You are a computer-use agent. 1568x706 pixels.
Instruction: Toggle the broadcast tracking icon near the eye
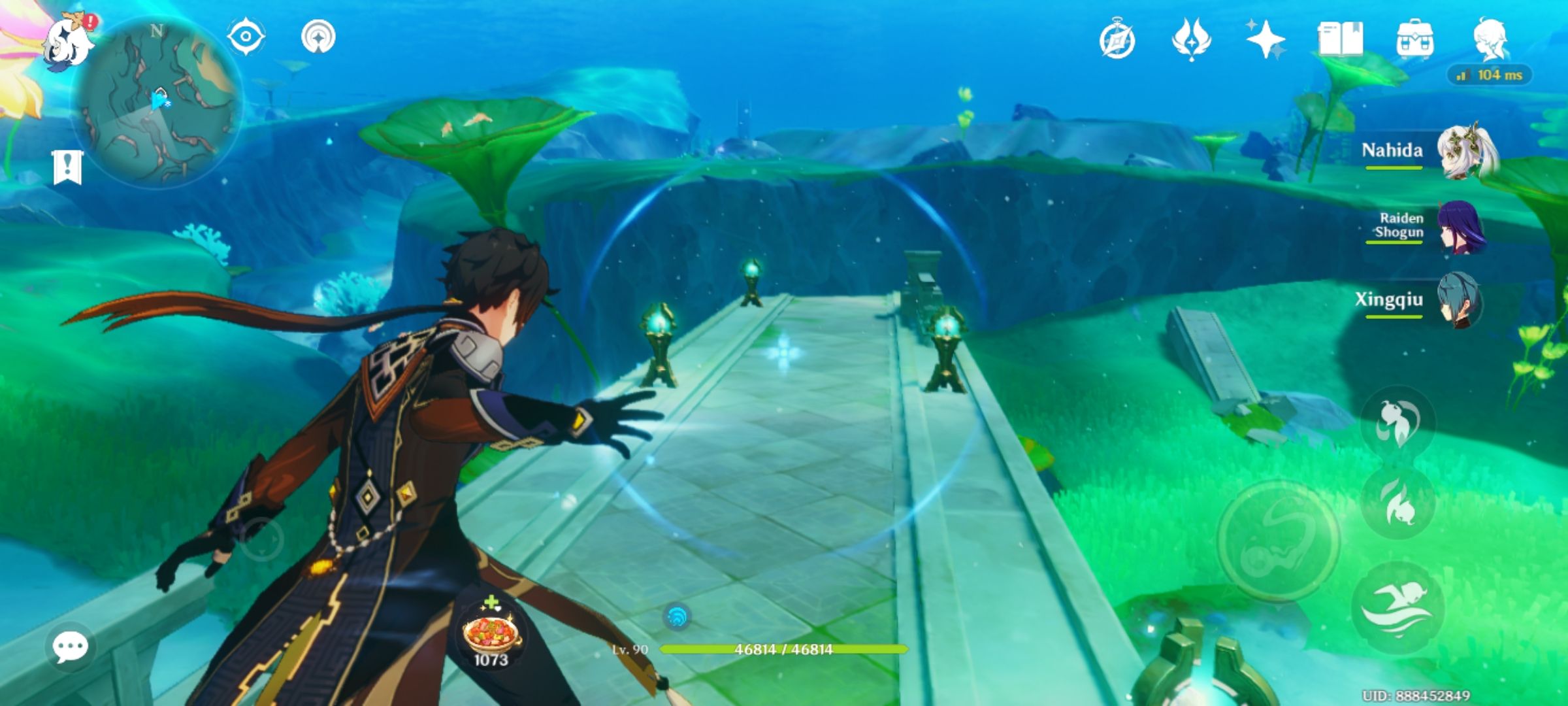point(318,38)
